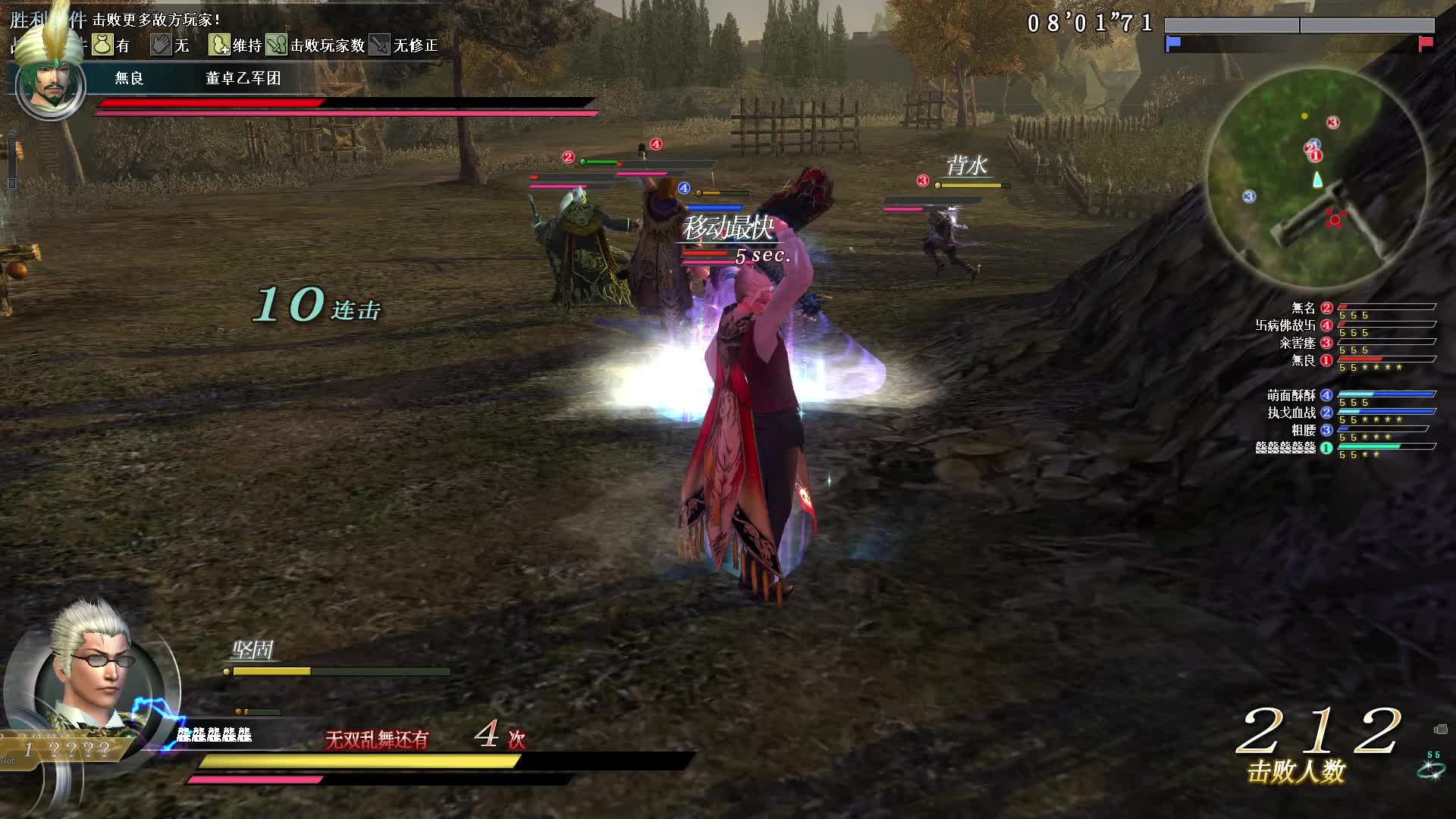1456x819 pixels.
Task: Select ally 执戈血战 in the roster
Action: [1292, 413]
